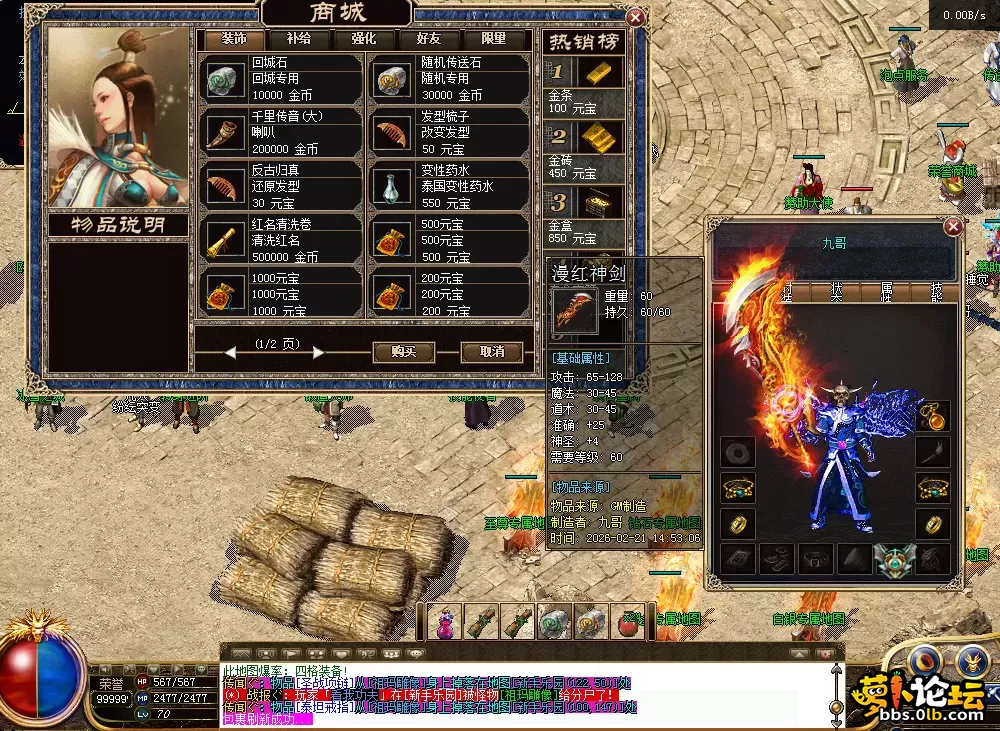Switch to the 补给 shop tab
The image size is (1000, 731).
[298, 39]
